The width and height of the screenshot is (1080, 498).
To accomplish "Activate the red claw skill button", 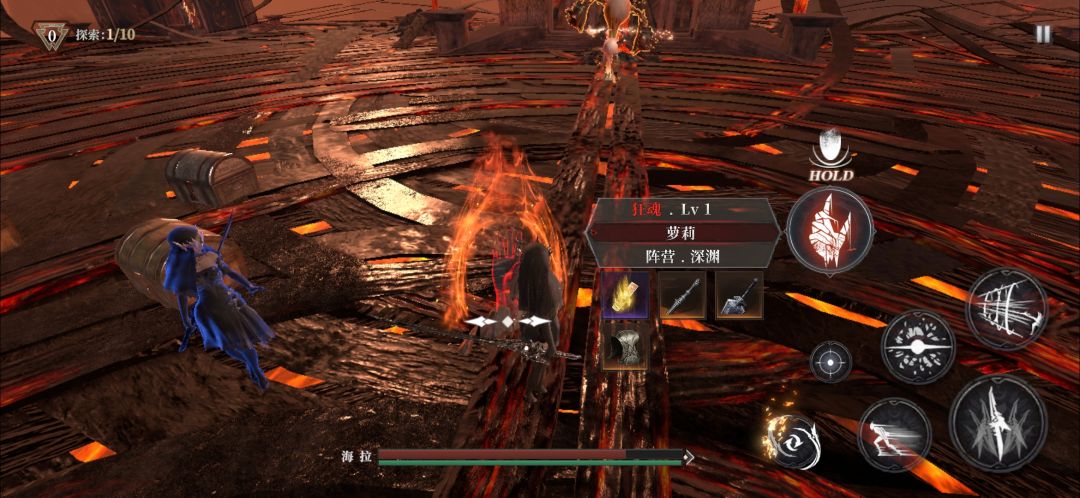I will (x=829, y=231).
